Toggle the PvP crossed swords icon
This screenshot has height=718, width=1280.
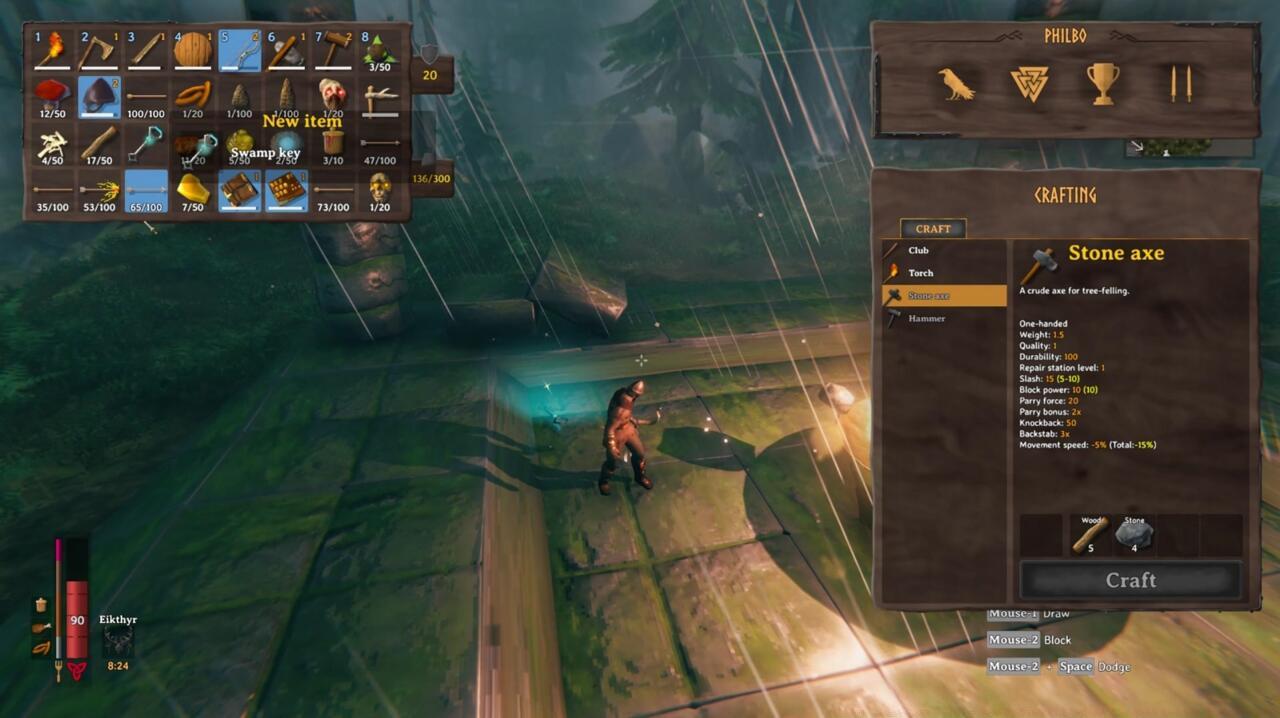(x=1175, y=85)
